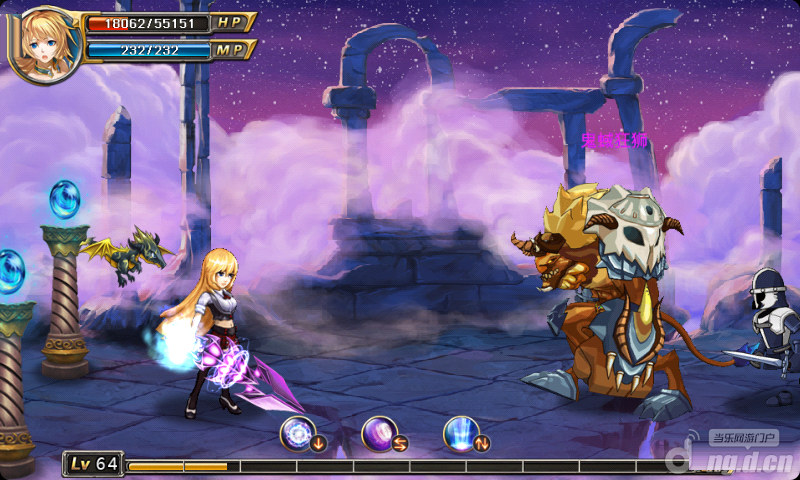
Task: Activate the glowing white energy ring skill
Action: tap(298, 433)
